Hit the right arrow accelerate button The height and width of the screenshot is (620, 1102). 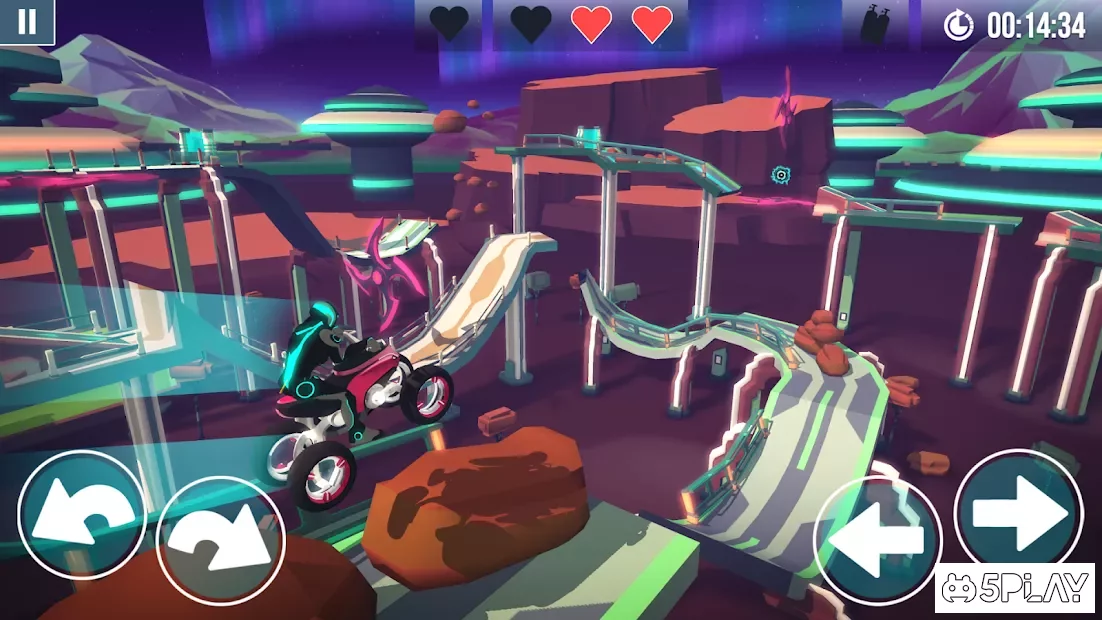pos(1018,513)
